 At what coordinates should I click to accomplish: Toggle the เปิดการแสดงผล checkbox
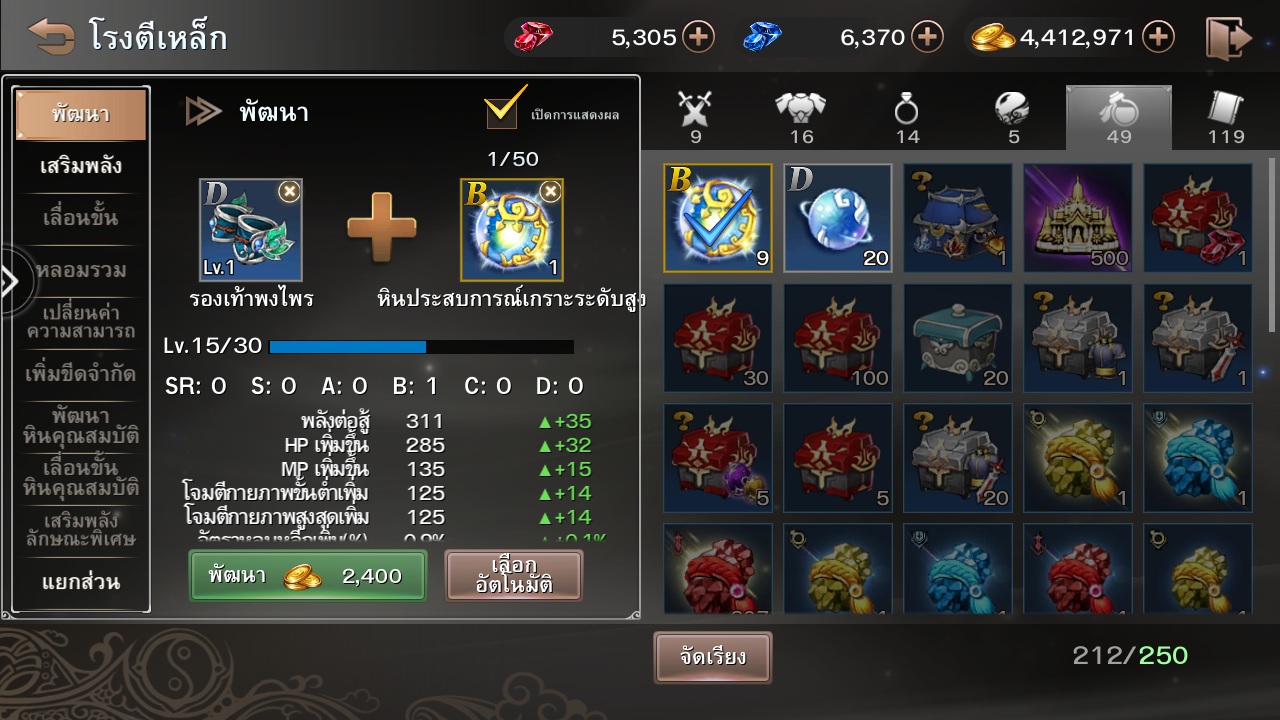(x=503, y=109)
